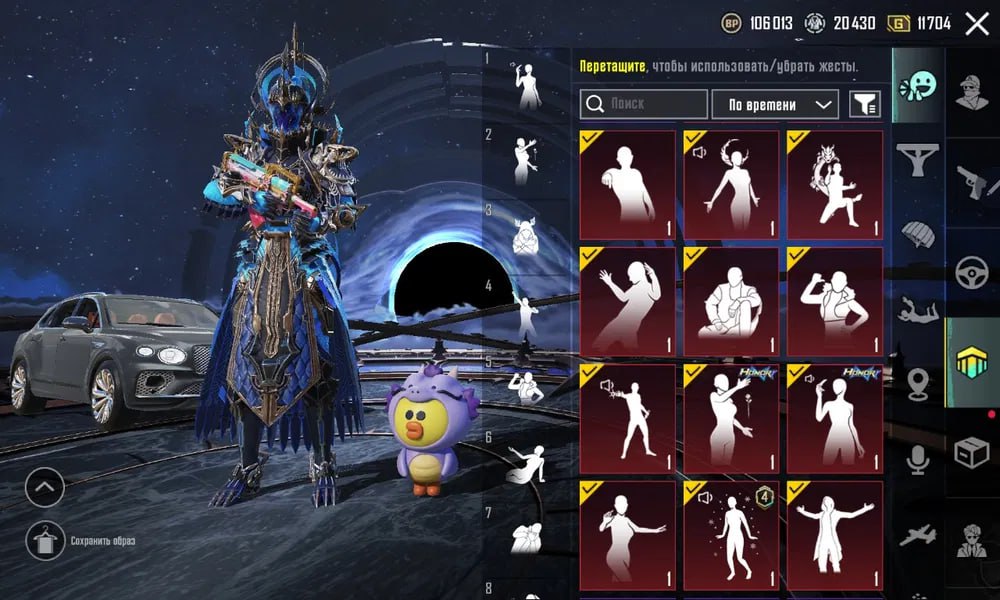Close the inventory screen with the X
The image size is (1000, 600).
(976, 24)
